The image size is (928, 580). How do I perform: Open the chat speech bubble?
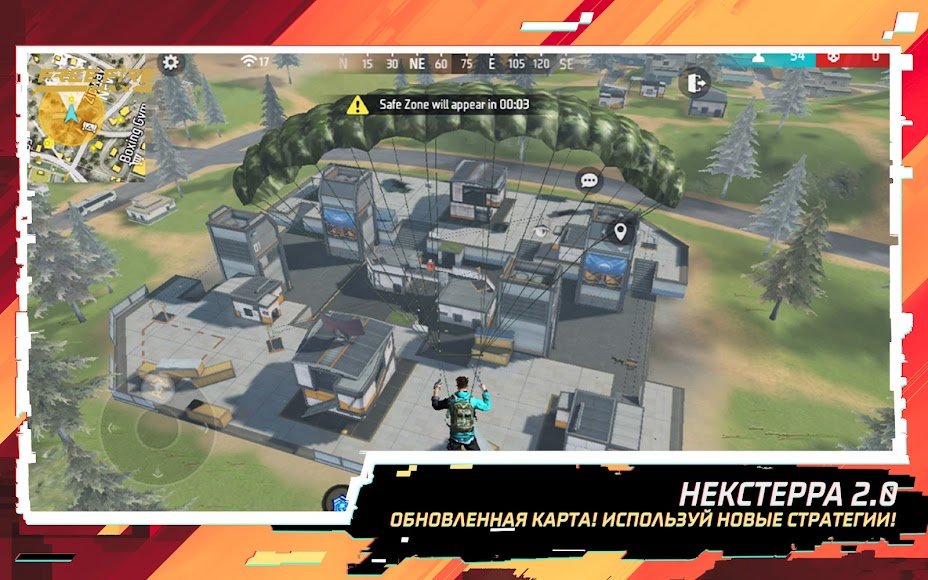coord(589,181)
